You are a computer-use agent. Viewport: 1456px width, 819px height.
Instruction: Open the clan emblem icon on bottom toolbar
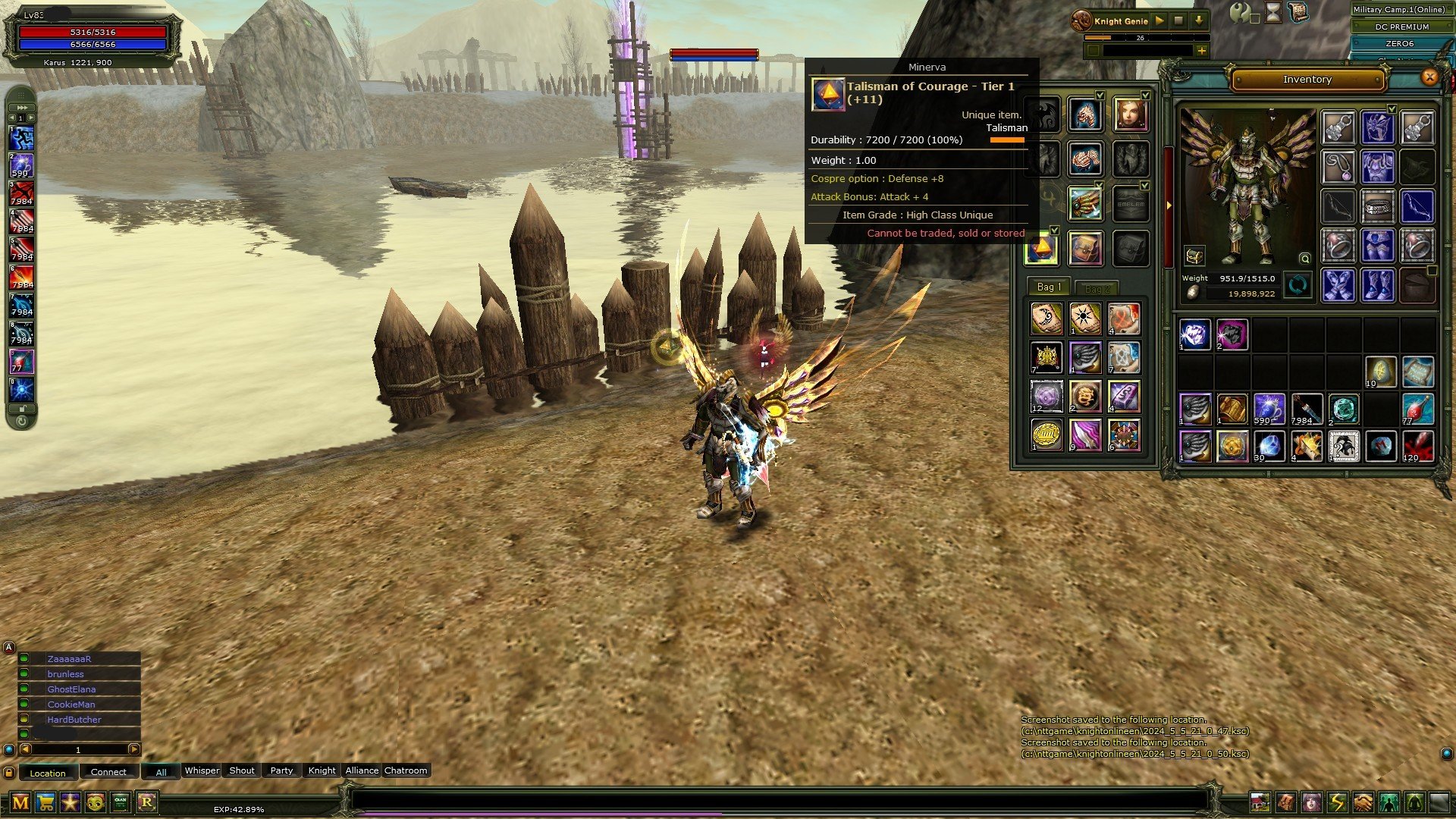coord(121,802)
